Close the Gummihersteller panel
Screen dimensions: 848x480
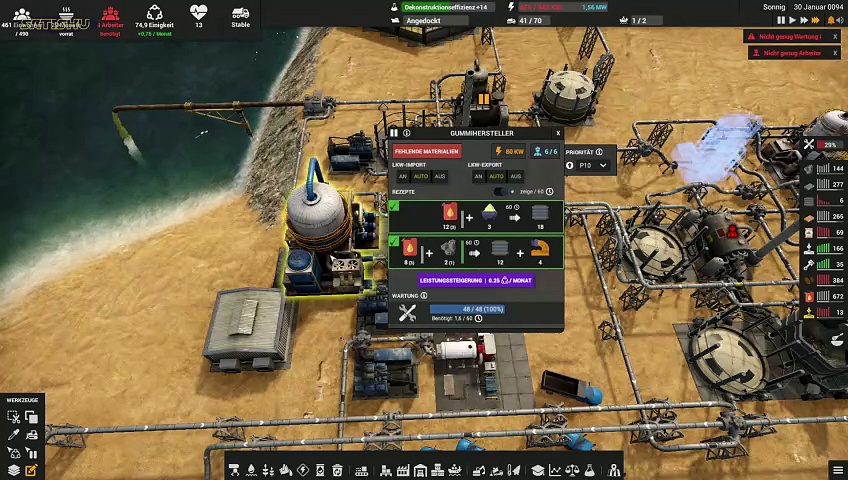pos(558,133)
